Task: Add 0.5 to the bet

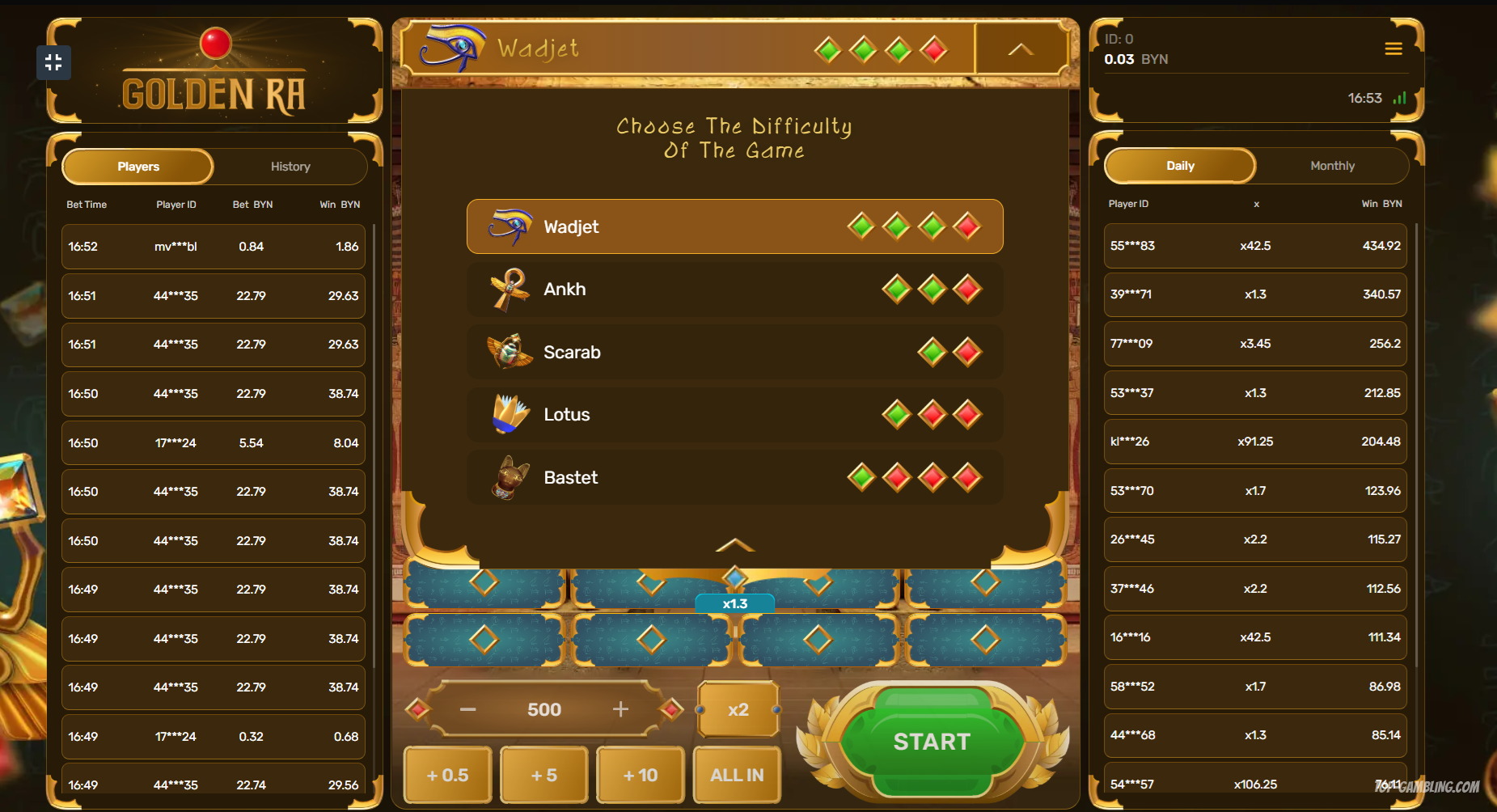Action: pyautogui.click(x=447, y=775)
